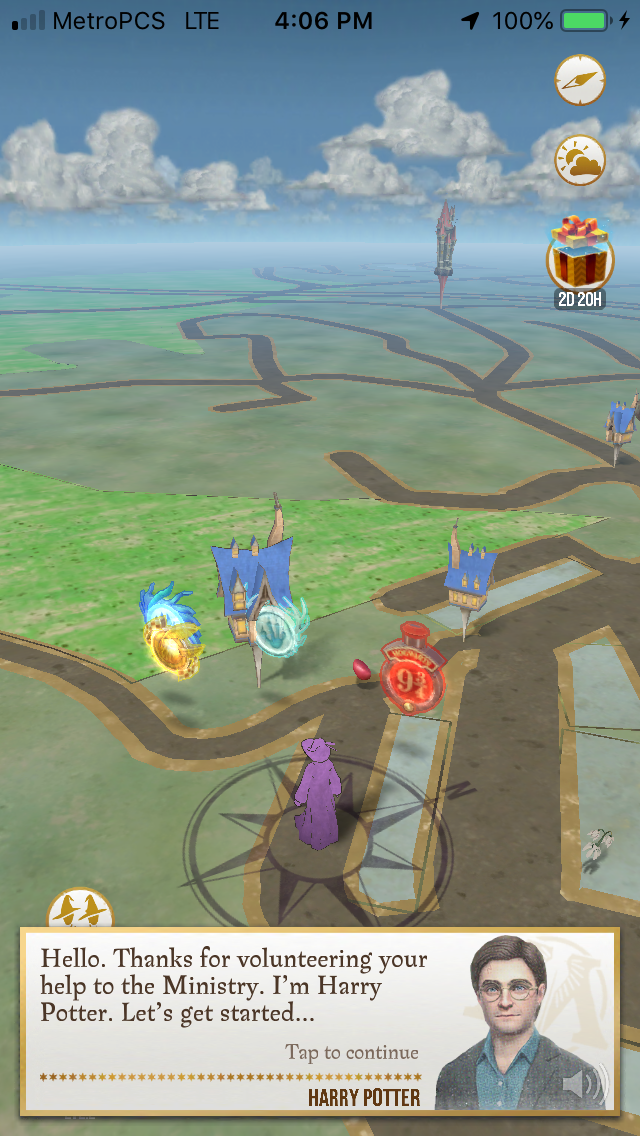Select the golden flaming trace marker
The image size is (640, 1136).
click(x=173, y=636)
